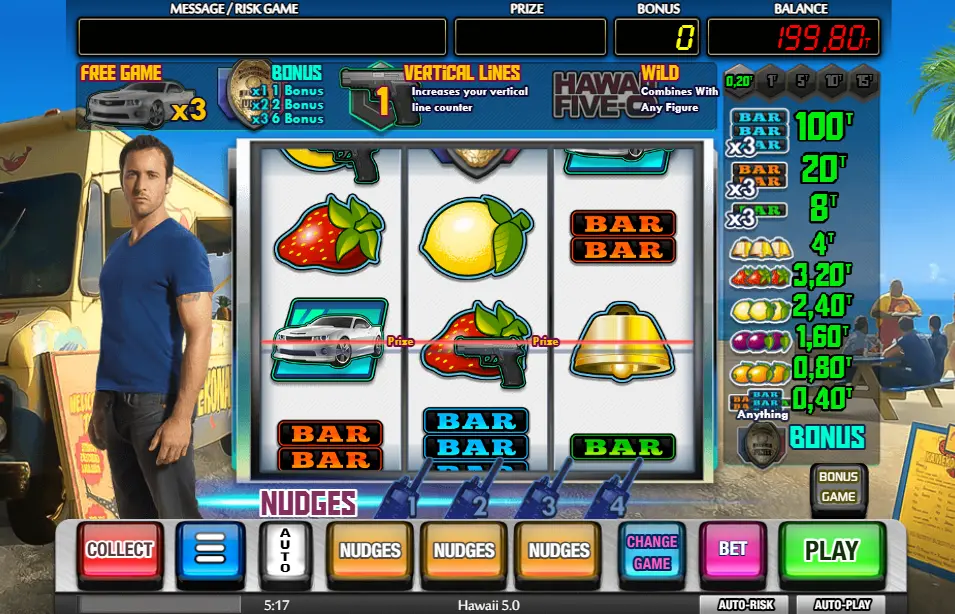Image resolution: width=955 pixels, height=614 pixels.
Task: Pick the 5 bet hexagon
Action: (x=803, y=82)
